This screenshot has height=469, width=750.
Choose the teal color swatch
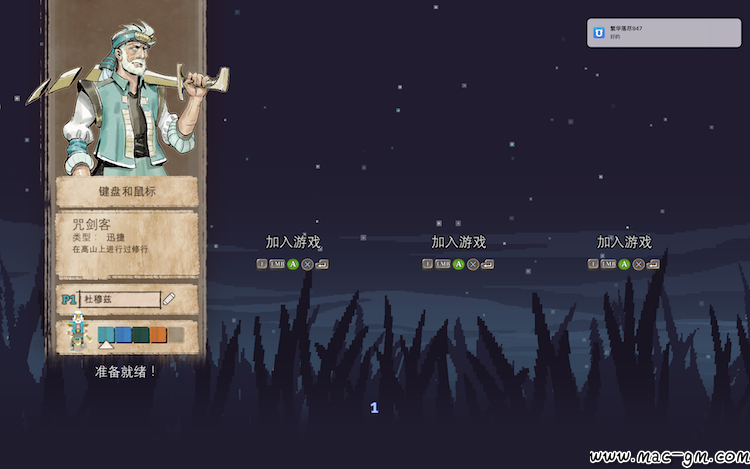[105, 335]
